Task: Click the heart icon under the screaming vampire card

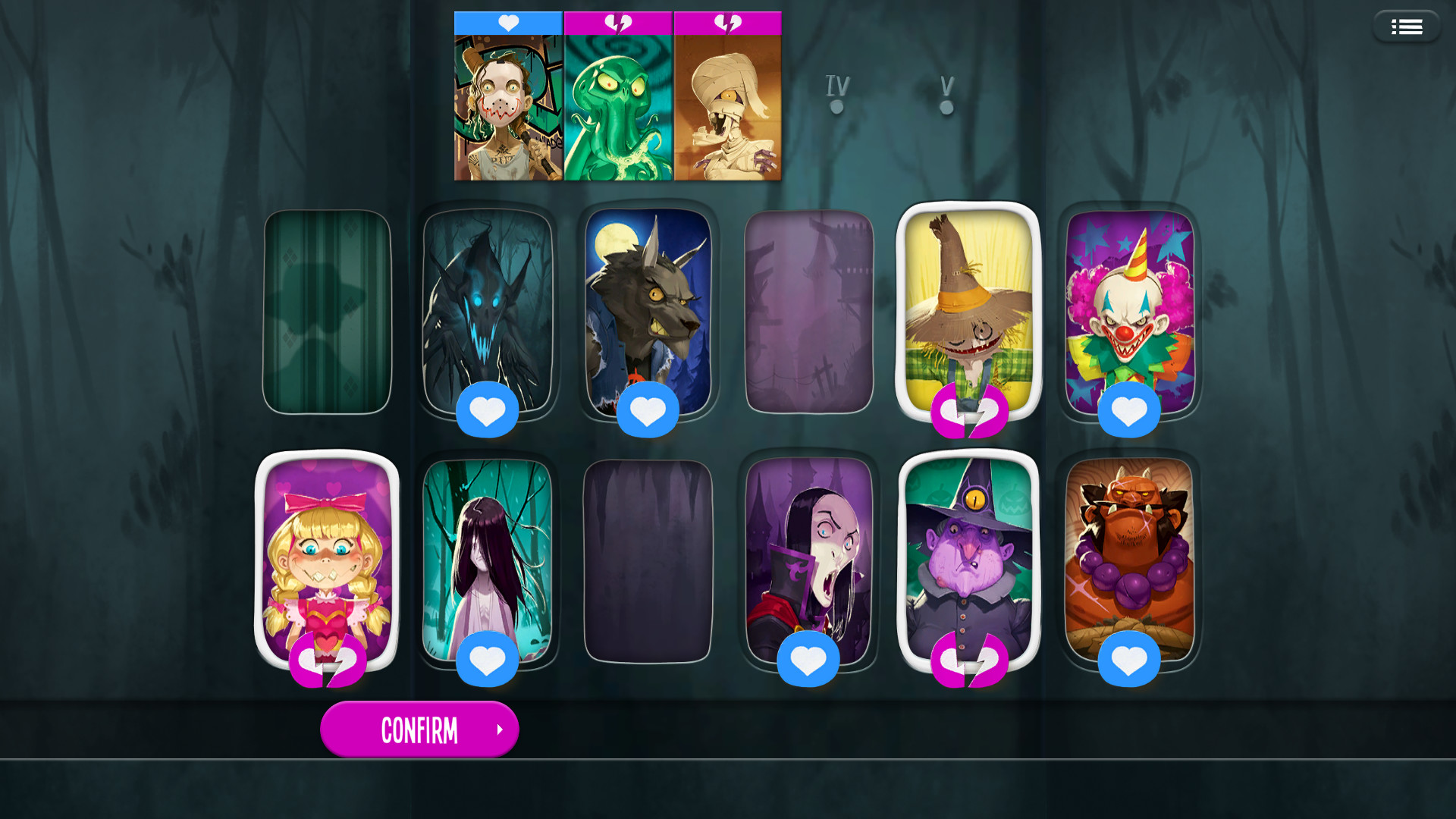Action: click(x=808, y=659)
